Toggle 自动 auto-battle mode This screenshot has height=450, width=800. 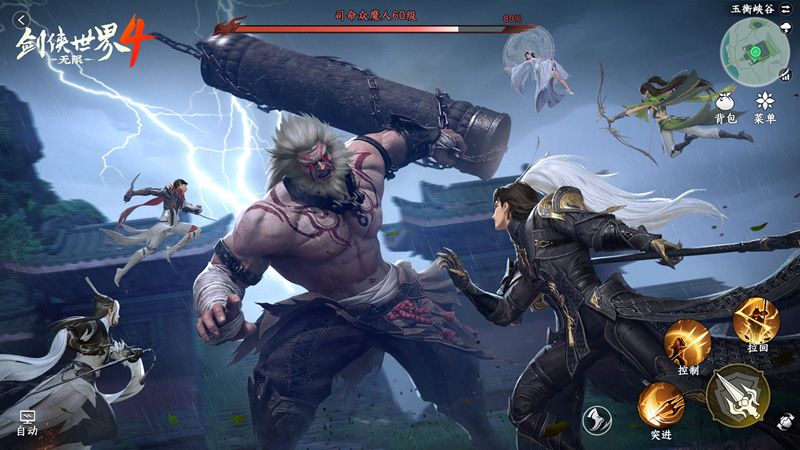coord(27,421)
